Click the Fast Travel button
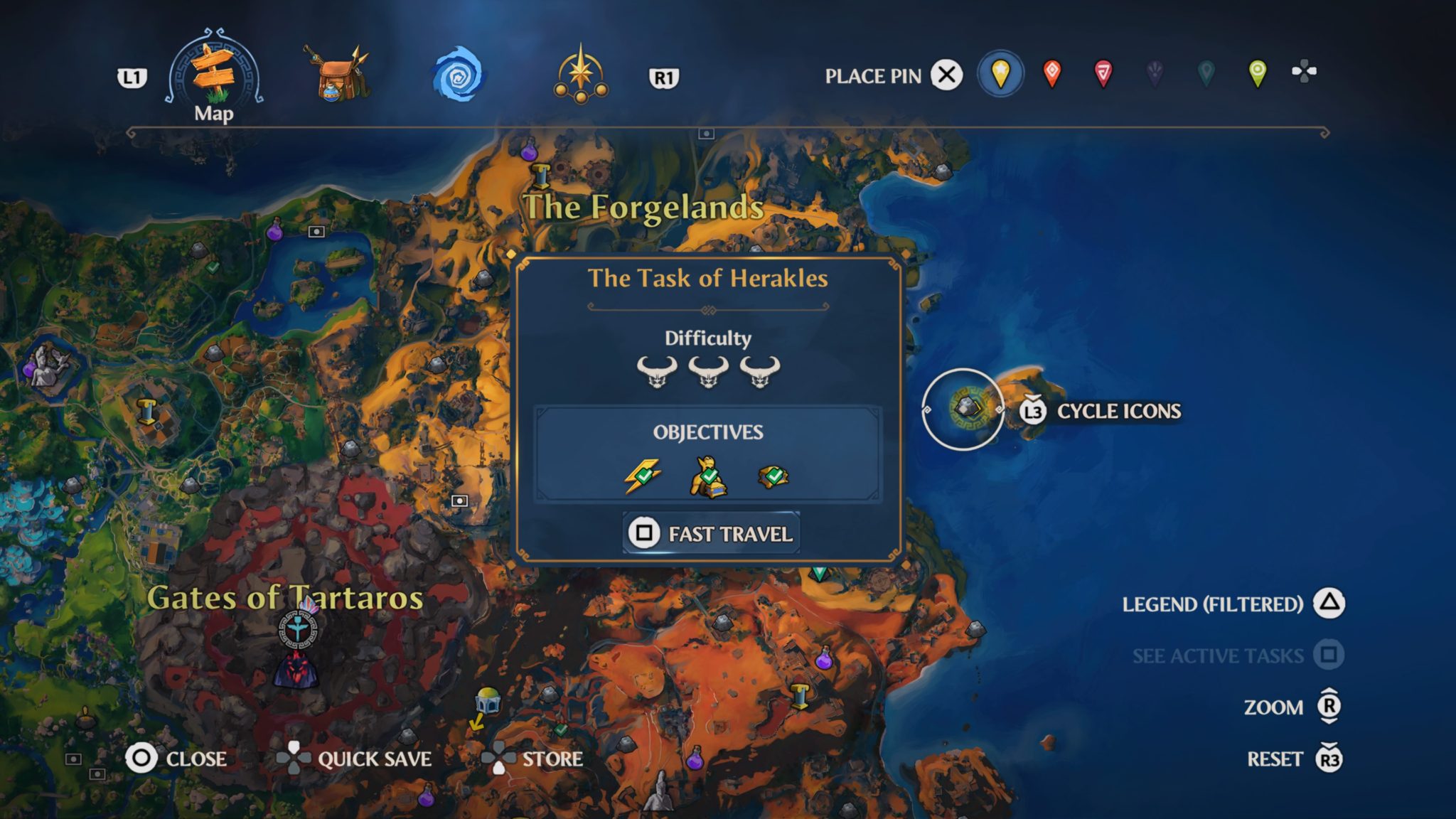Viewport: 1456px width, 819px height. [710, 532]
